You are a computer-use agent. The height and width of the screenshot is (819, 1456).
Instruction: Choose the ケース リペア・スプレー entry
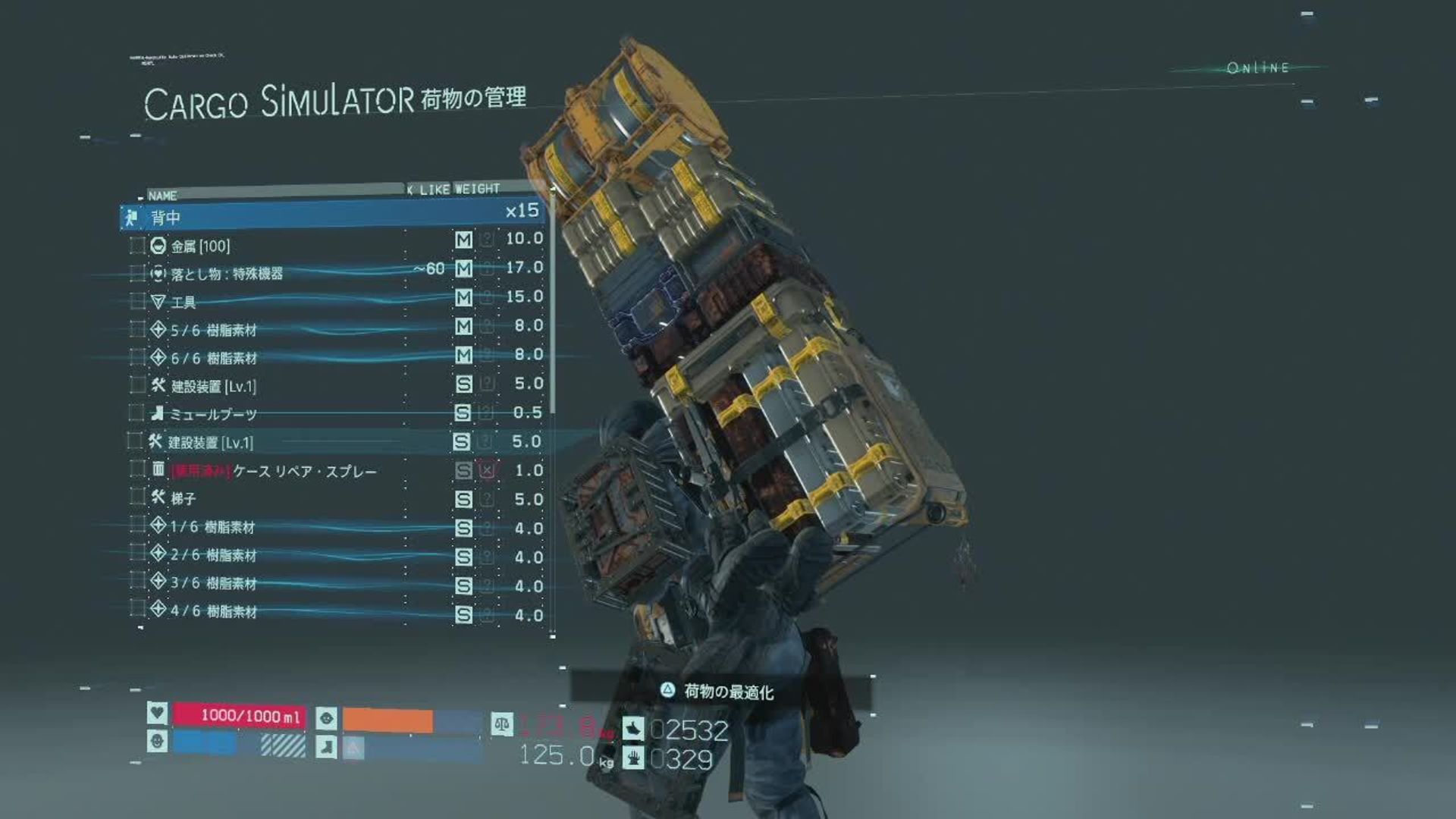click(x=303, y=471)
